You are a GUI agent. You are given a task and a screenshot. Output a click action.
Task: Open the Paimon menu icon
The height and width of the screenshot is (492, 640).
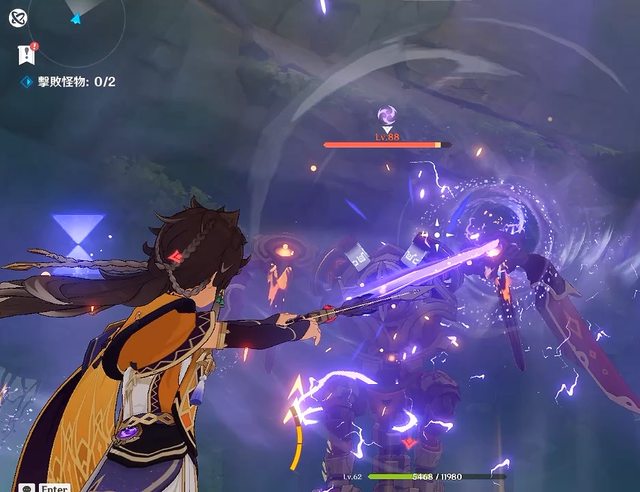click(17, 15)
